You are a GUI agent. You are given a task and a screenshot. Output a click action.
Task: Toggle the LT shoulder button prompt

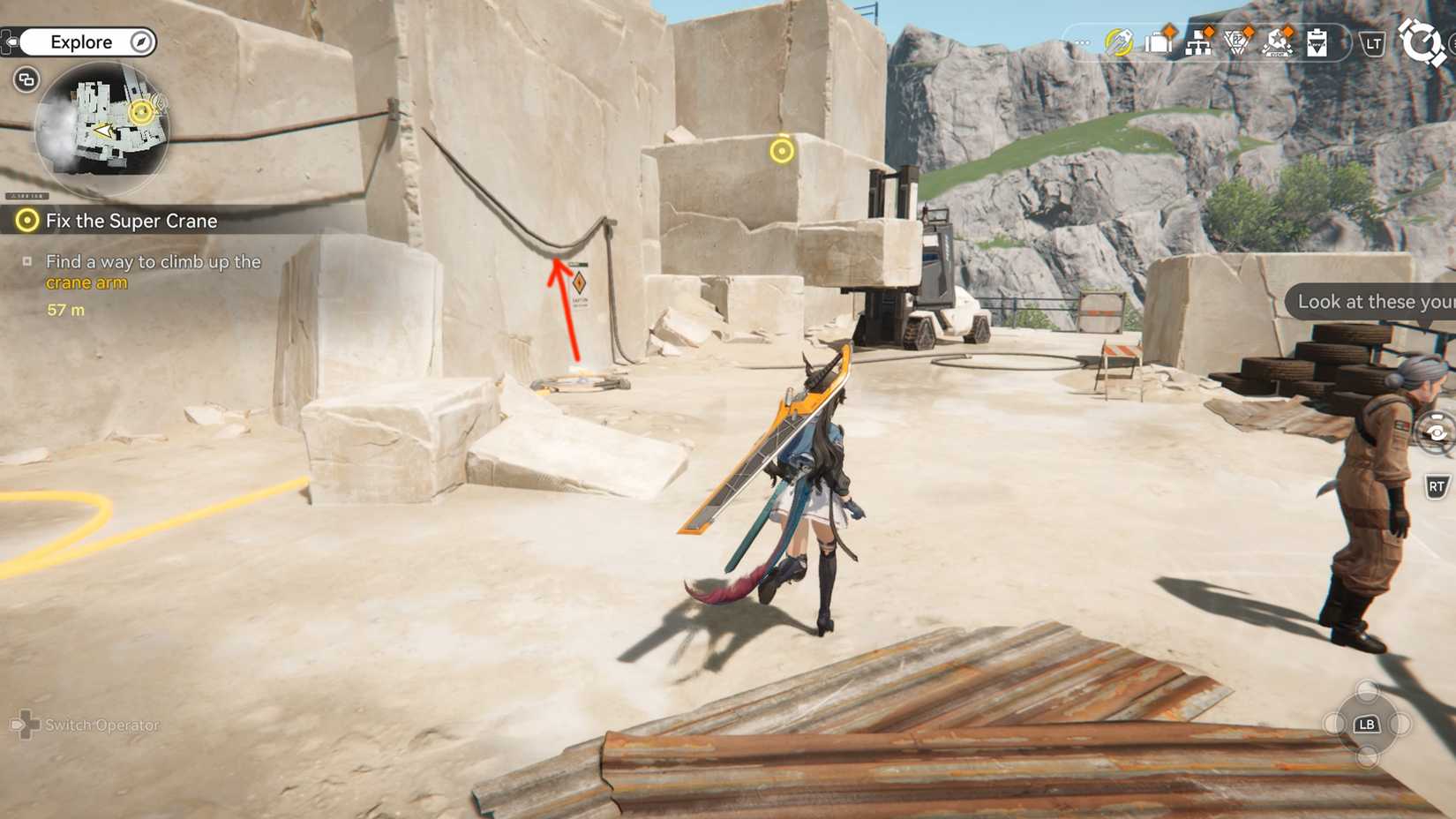[x=1373, y=41]
